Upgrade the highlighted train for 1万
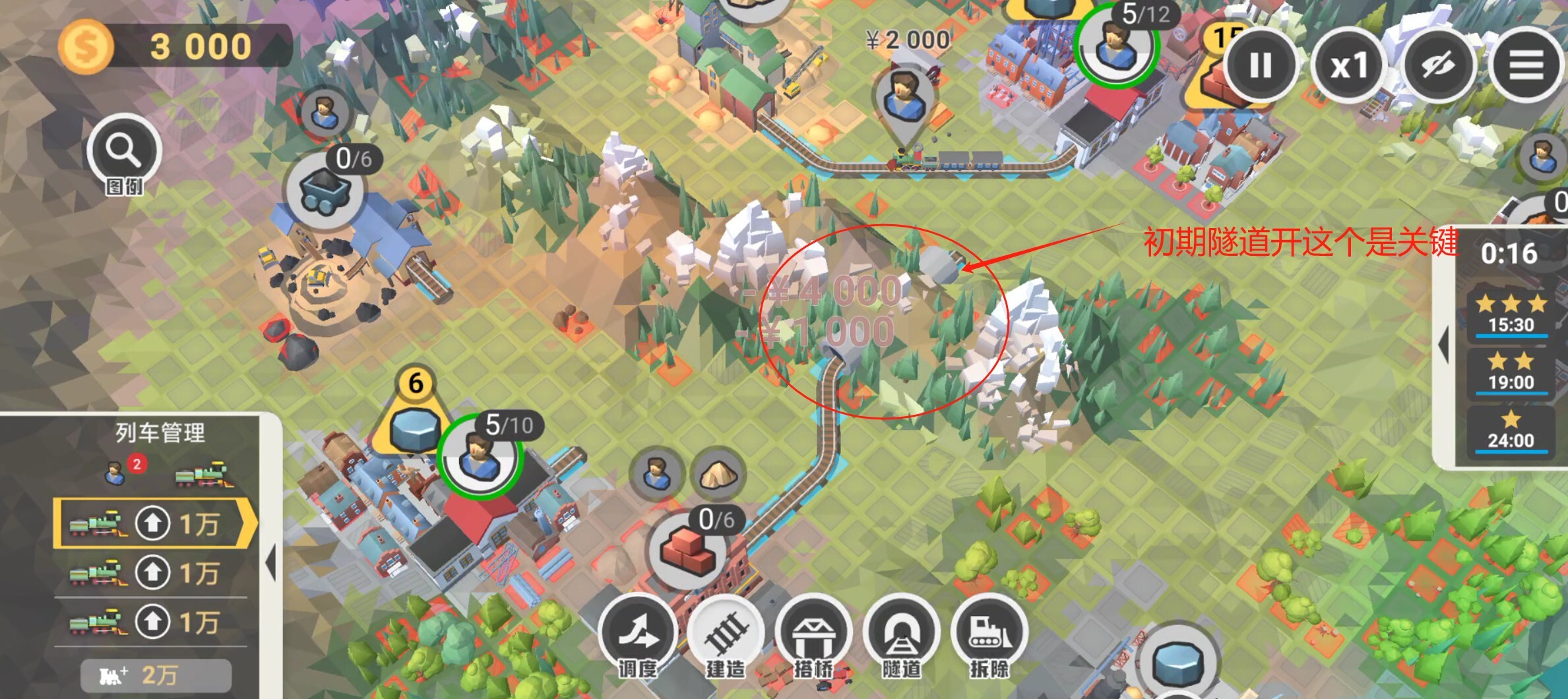The height and width of the screenshot is (699, 1568). [153, 524]
